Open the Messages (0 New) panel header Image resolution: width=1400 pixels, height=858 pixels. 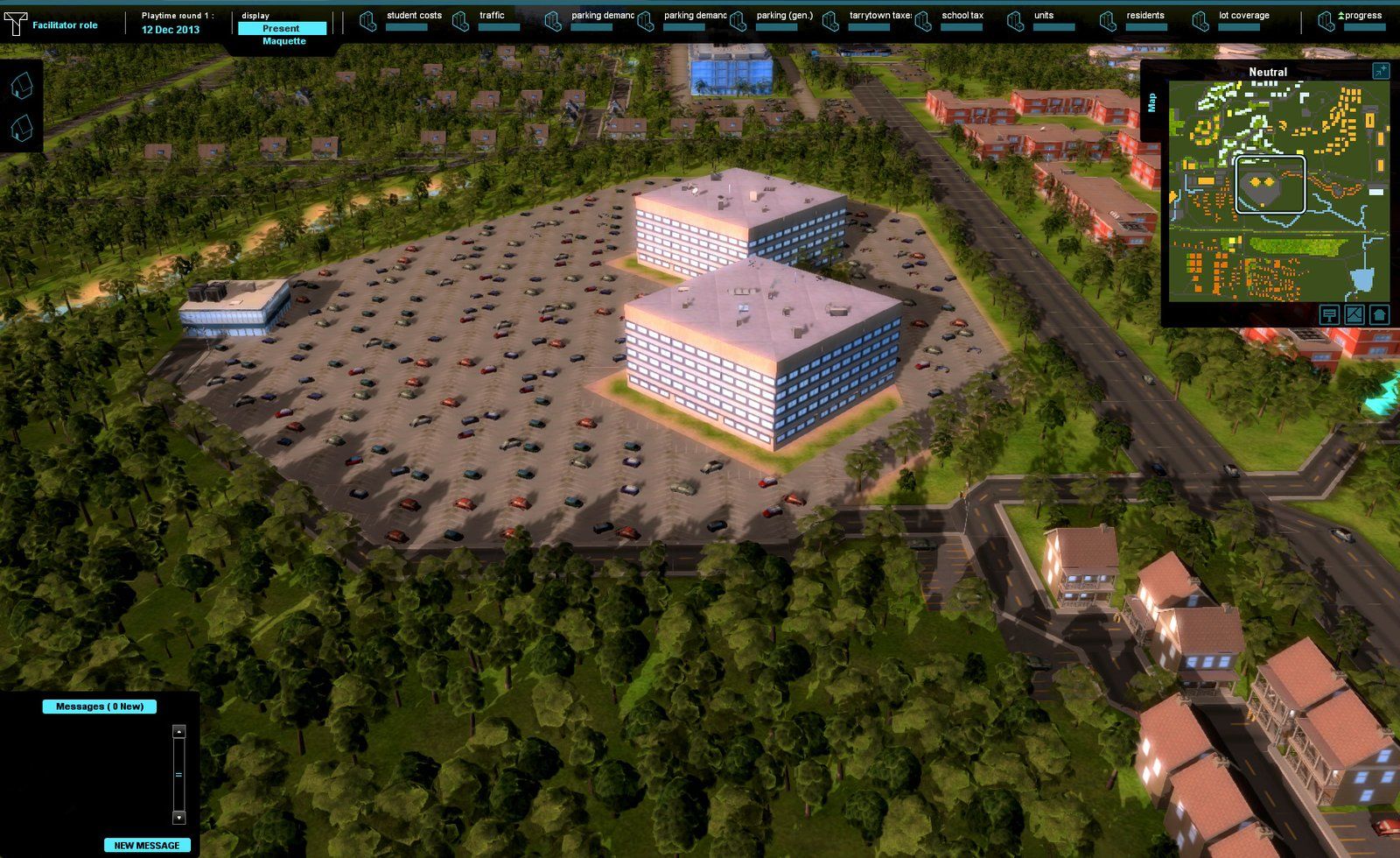[100, 707]
